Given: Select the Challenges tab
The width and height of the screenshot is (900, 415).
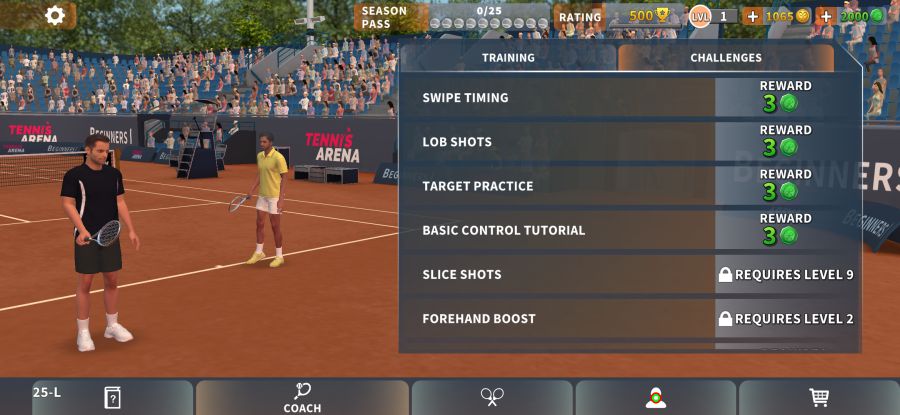Looking at the screenshot, I should coord(725,58).
